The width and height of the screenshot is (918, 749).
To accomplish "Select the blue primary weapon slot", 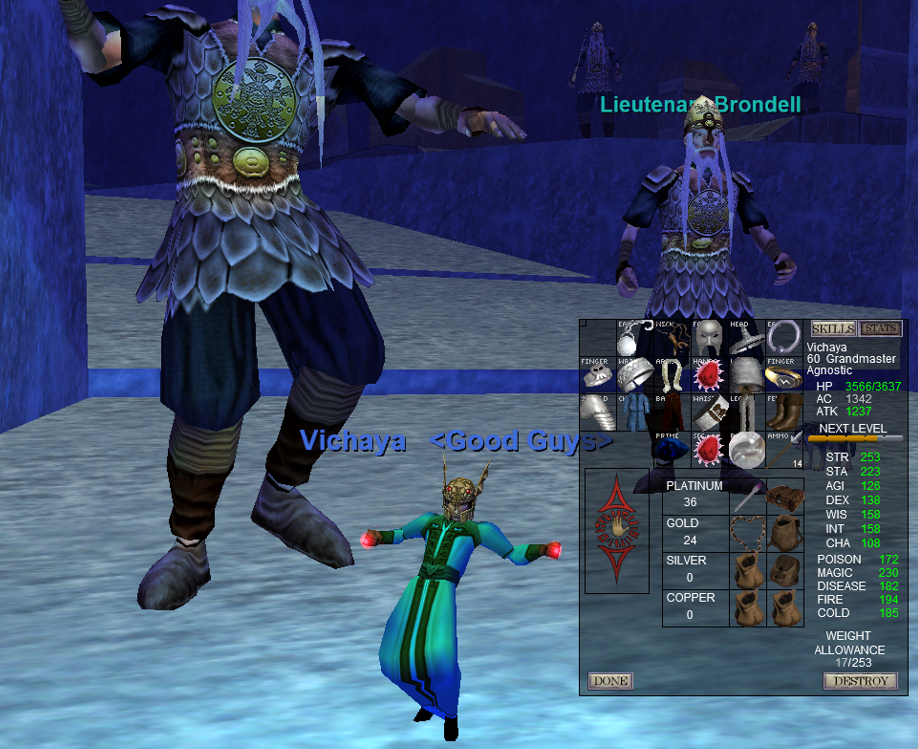I will click(x=671, y=449).
